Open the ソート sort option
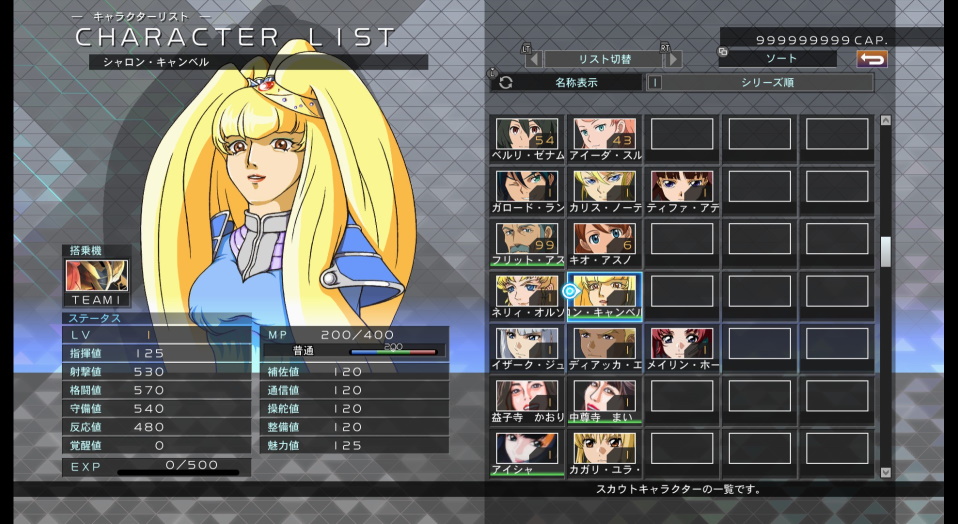 coord(777,59)
